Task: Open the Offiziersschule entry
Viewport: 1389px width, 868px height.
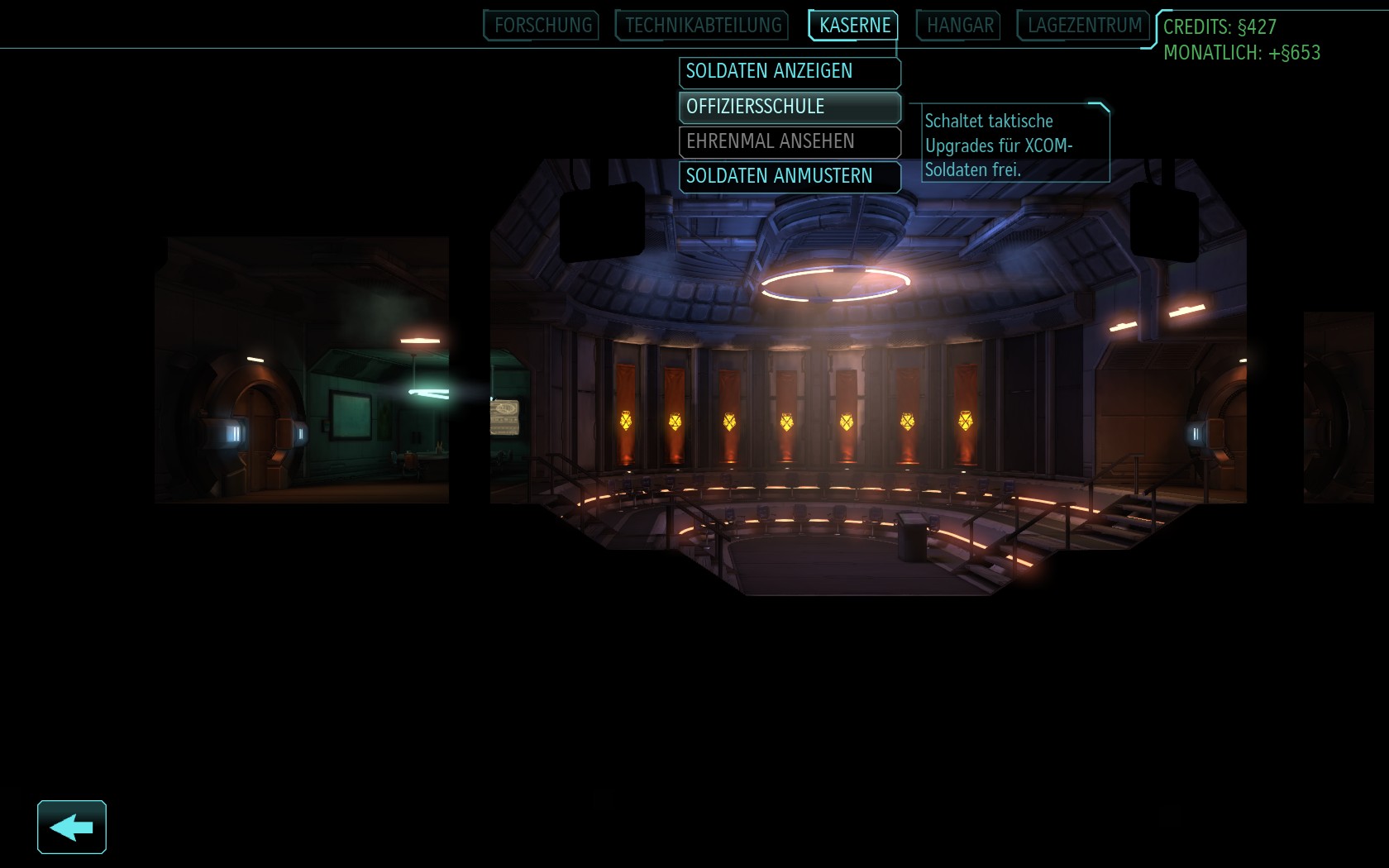Action: [x=790, y=107]
